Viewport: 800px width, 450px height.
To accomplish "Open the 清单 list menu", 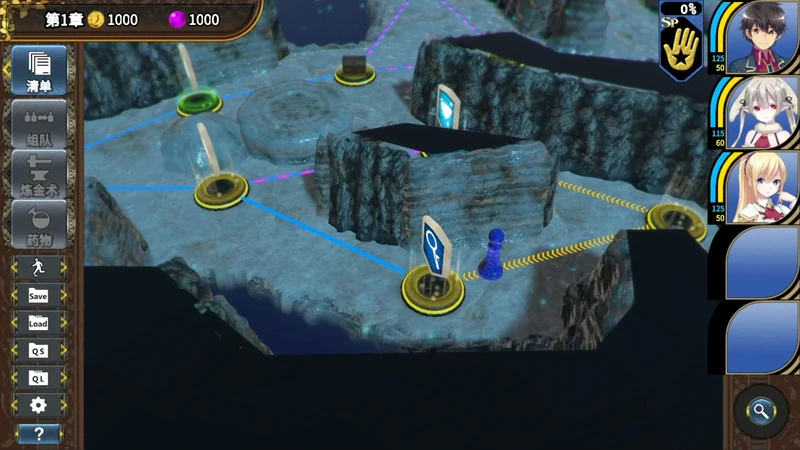I will pos(39,69).
